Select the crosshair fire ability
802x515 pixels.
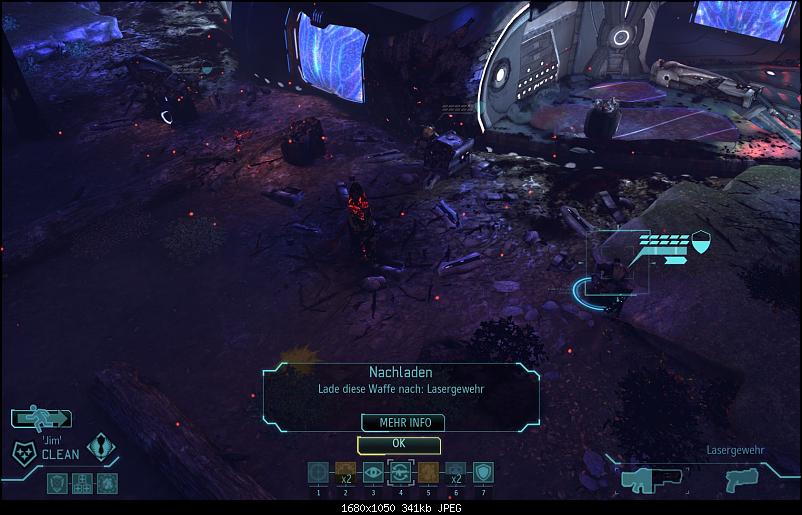319,473
